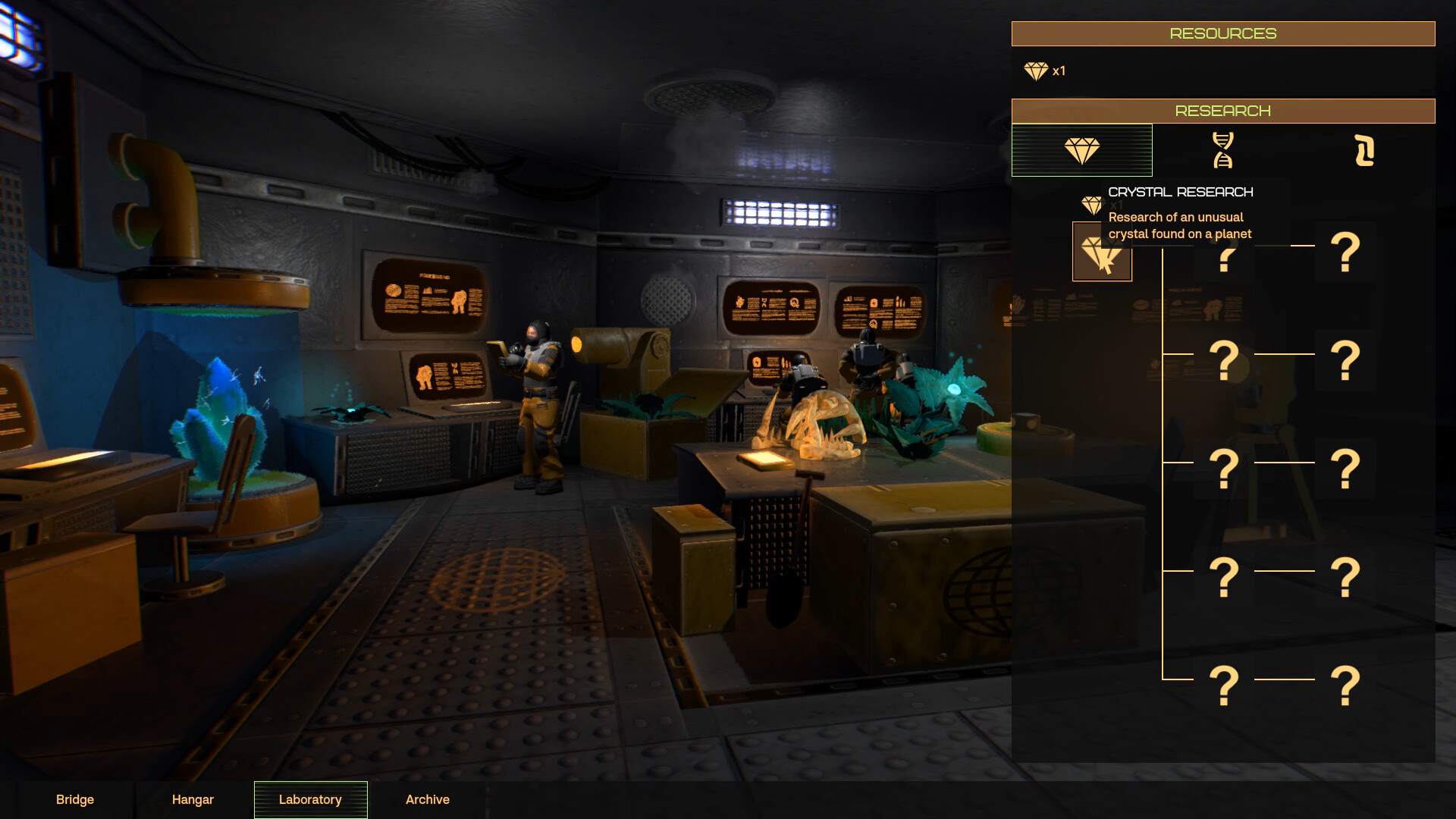Screen dimensions: 1456x819
Task: Click the RESOURCES panel header
Action: point(1222,33)
